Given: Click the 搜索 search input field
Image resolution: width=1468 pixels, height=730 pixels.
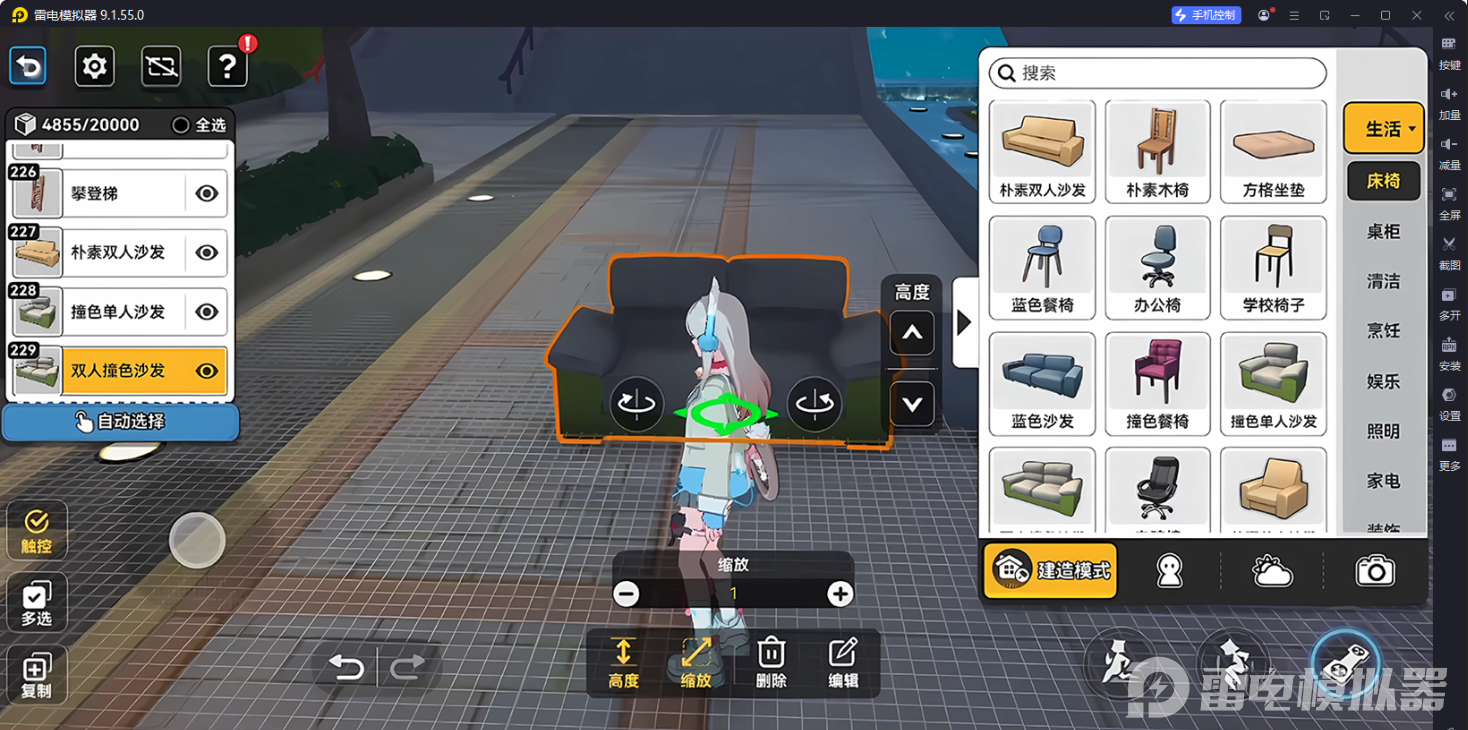Looking at the screenshot, I should click(1155, 73).
